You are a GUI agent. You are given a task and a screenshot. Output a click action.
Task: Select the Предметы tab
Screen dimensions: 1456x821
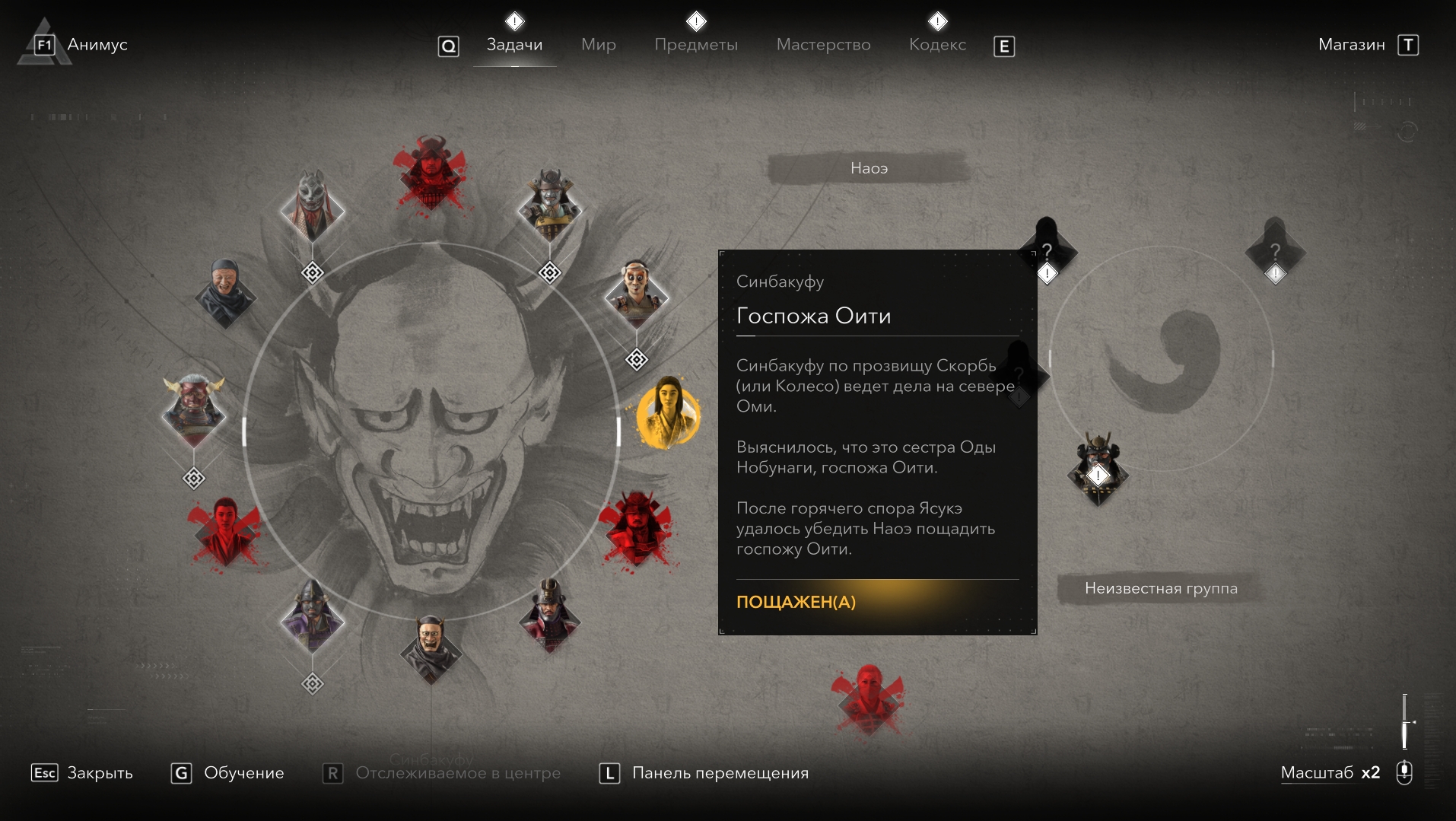coord(695,45)
